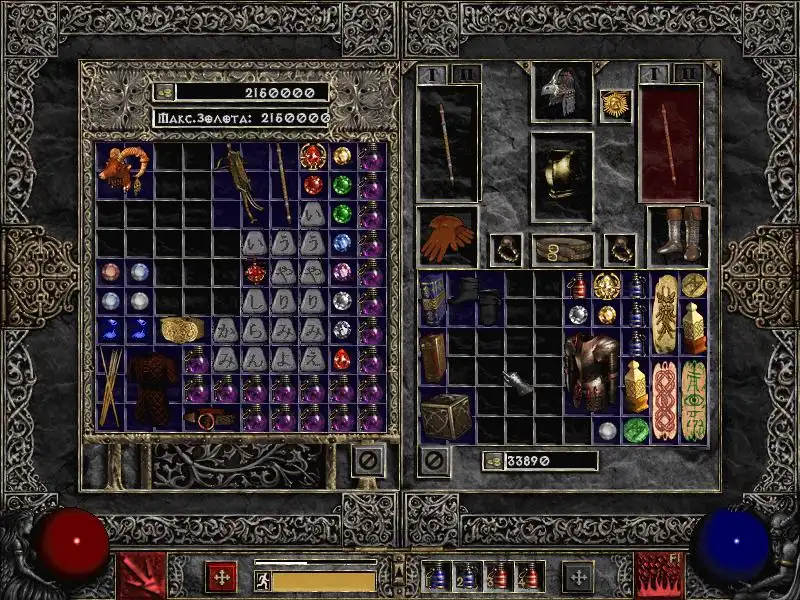Select the equipped belt slot
Screen dimensions: 800x600
(x=561, y=250)
